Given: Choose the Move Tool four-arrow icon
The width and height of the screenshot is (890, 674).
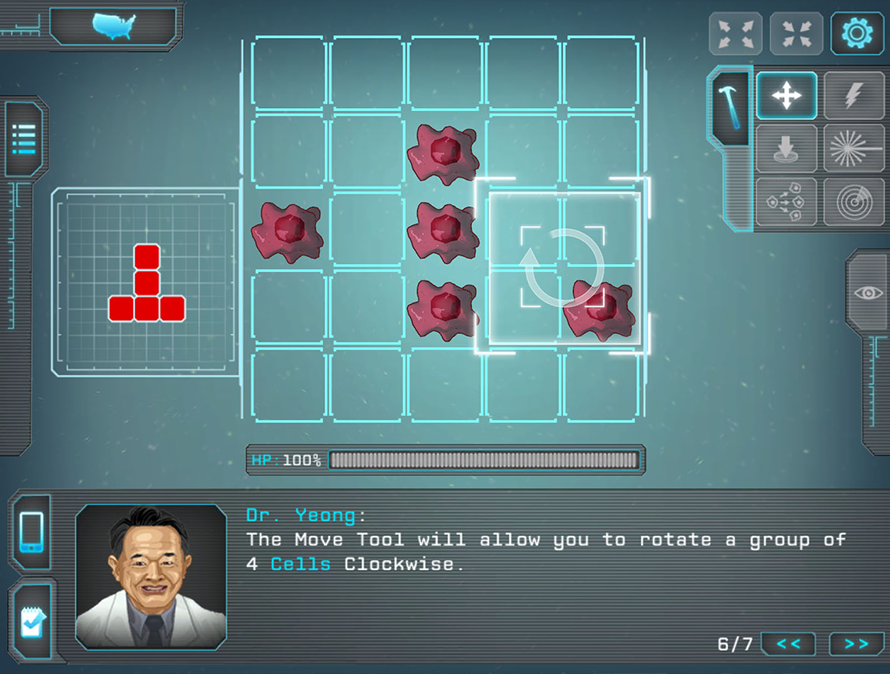Looking at the screenshot, I should point(786,96).
